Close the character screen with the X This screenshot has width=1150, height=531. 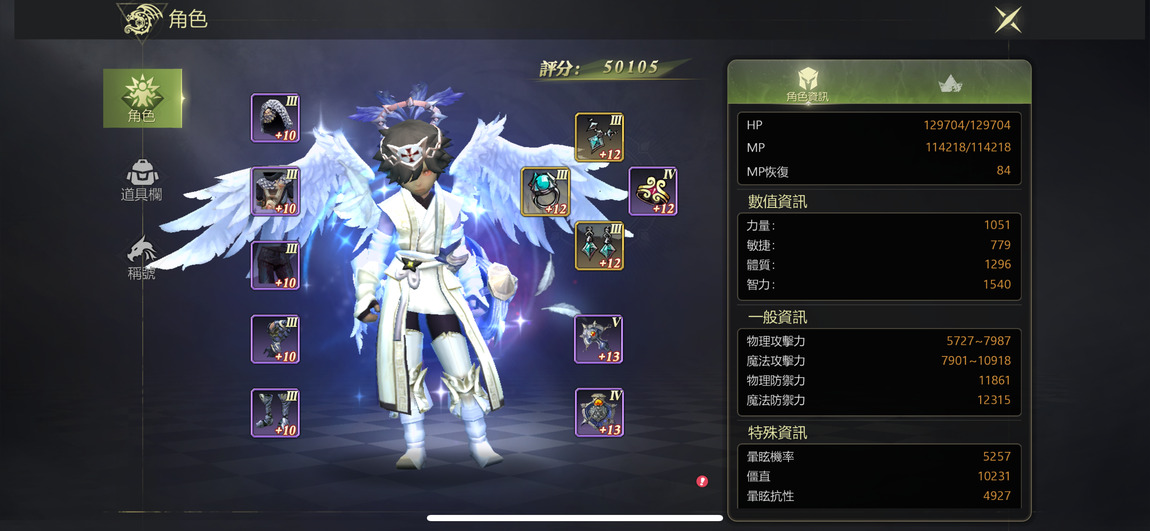[x=1007, y=20]
